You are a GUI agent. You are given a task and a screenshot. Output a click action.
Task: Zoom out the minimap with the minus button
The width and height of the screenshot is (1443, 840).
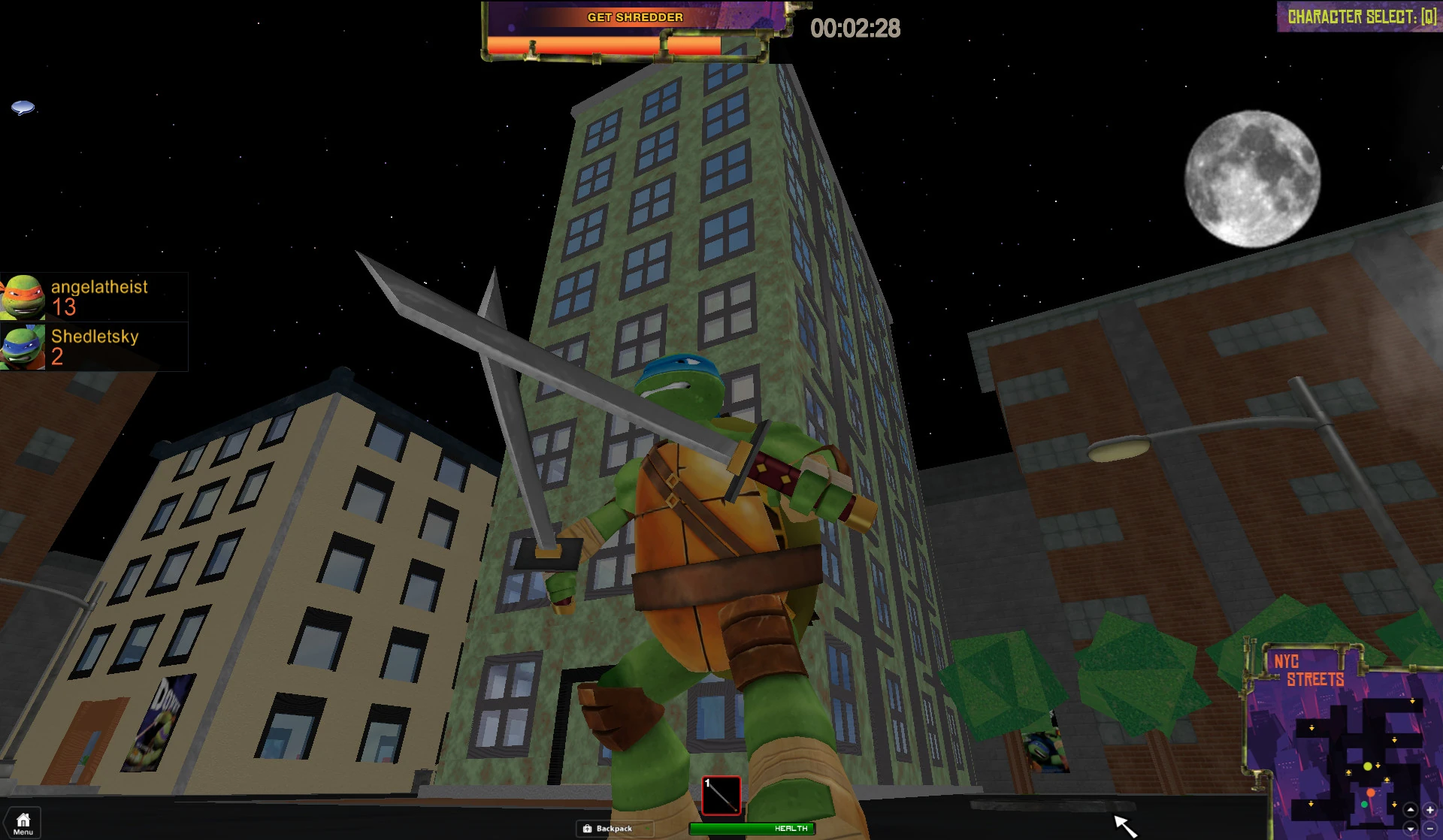(1430, 829)
